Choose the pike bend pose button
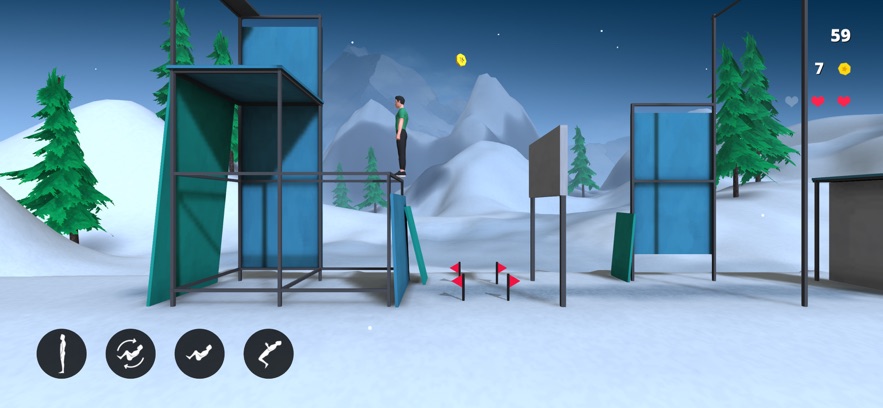 268,354
